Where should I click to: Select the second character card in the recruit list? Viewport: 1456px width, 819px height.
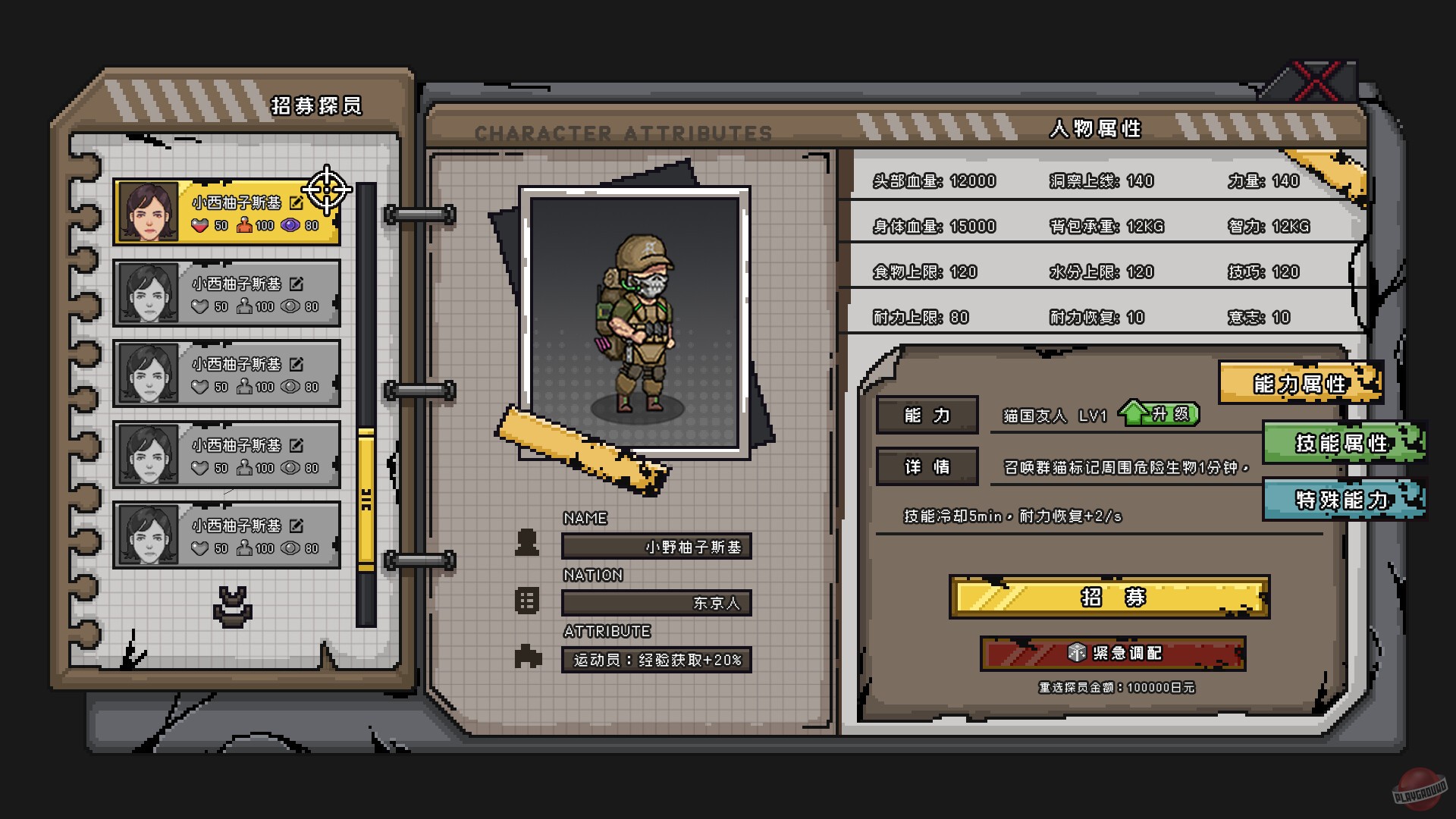(x=226, y=293)
